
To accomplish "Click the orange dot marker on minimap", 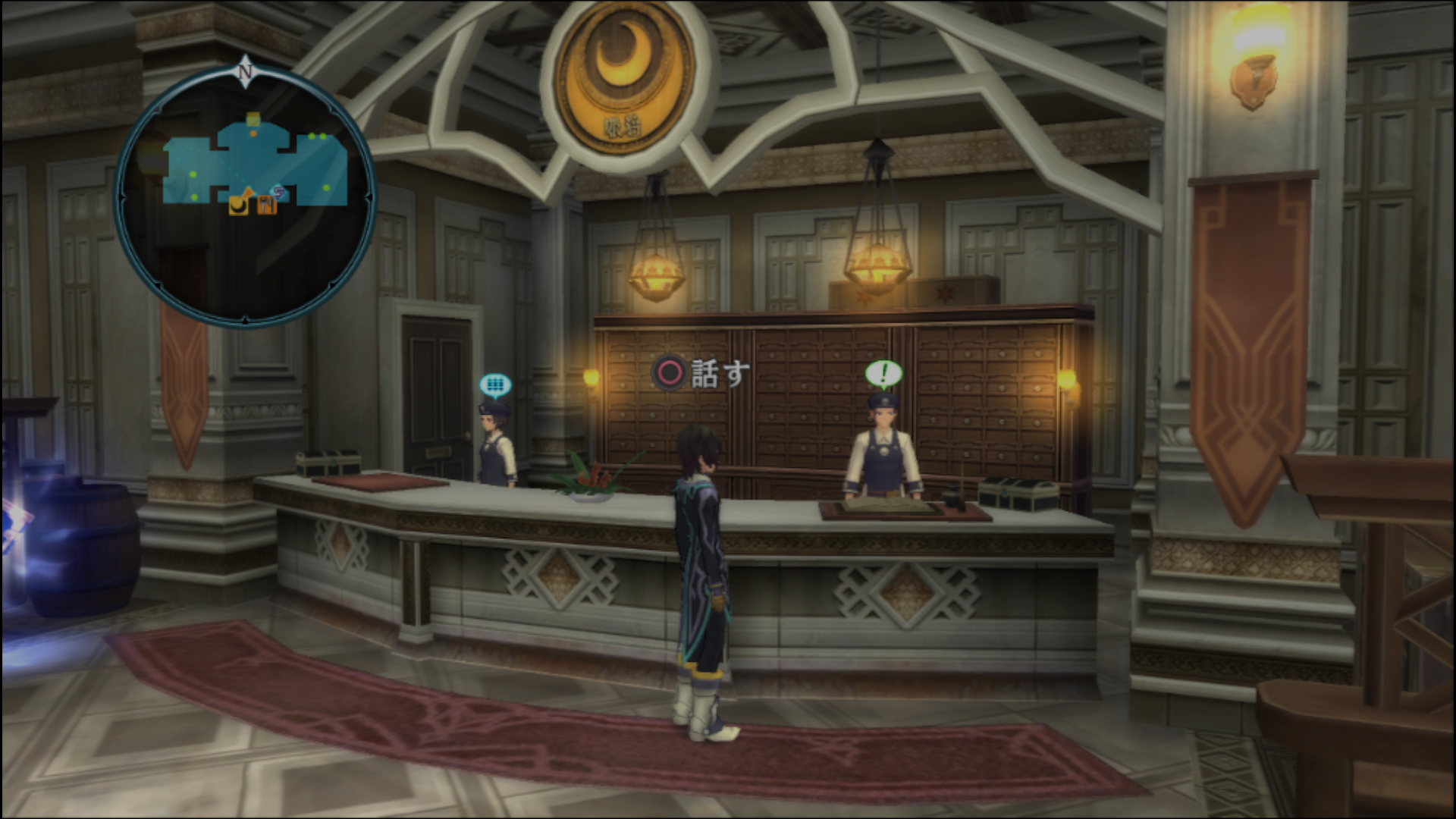I will pos(253,133).
